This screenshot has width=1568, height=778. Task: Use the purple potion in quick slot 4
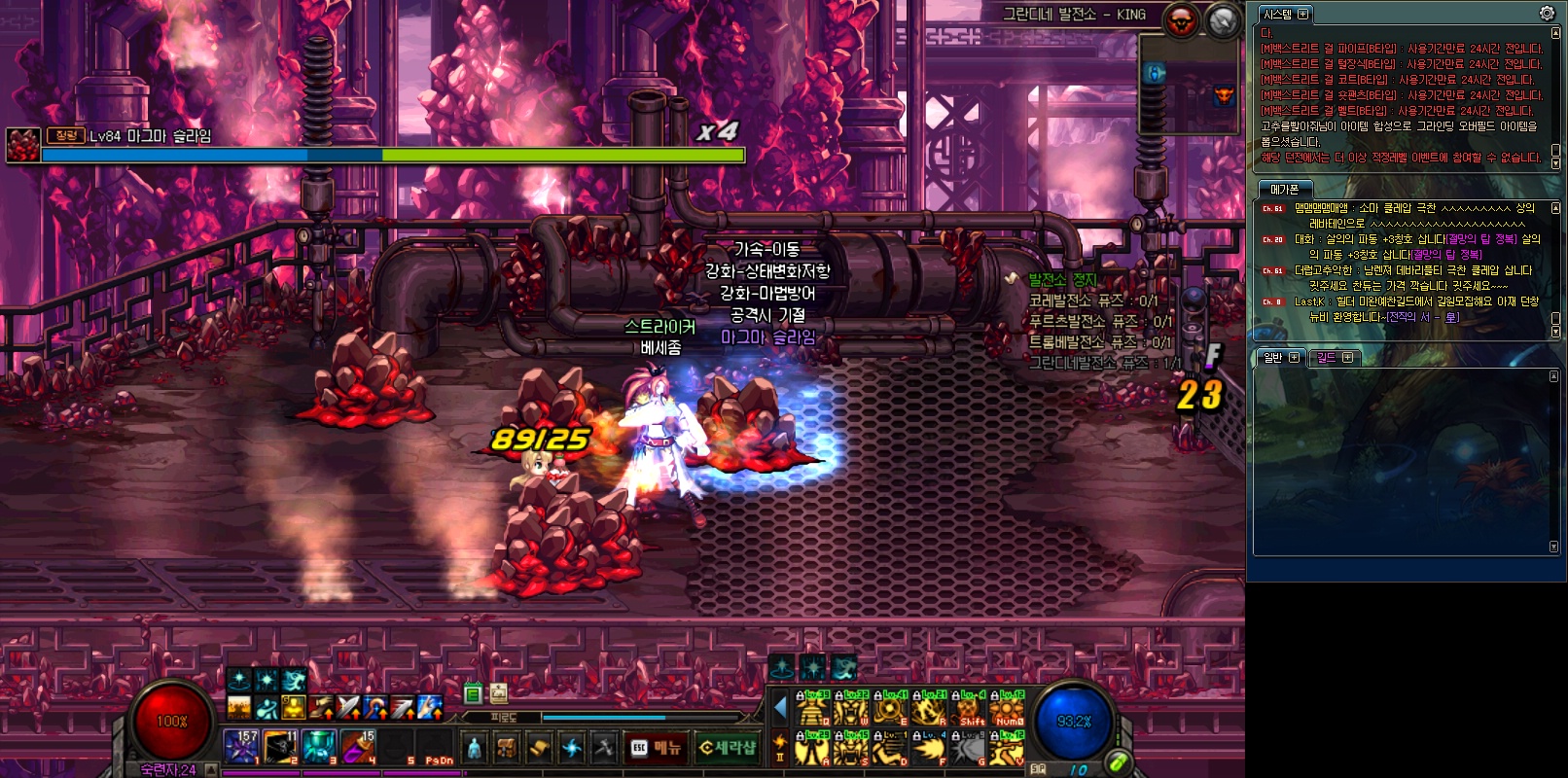tap(357, 747)
